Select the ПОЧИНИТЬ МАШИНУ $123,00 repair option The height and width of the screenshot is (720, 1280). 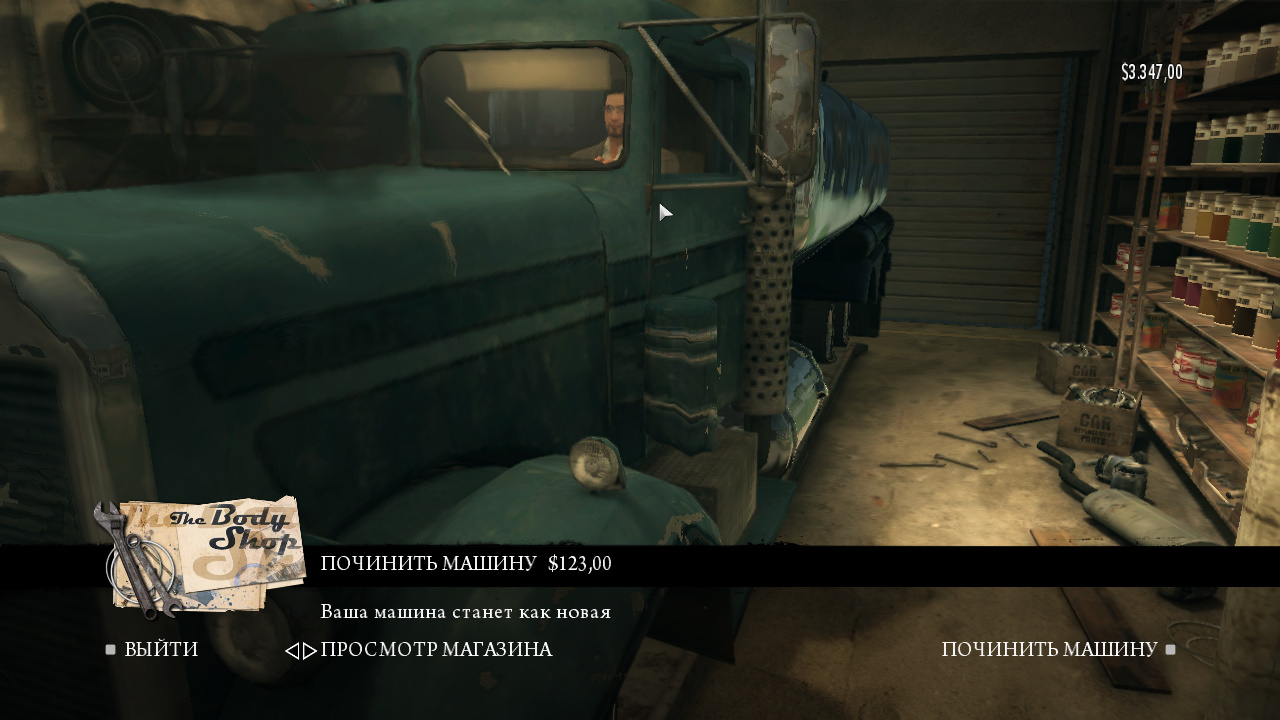[x=465, y=562]
